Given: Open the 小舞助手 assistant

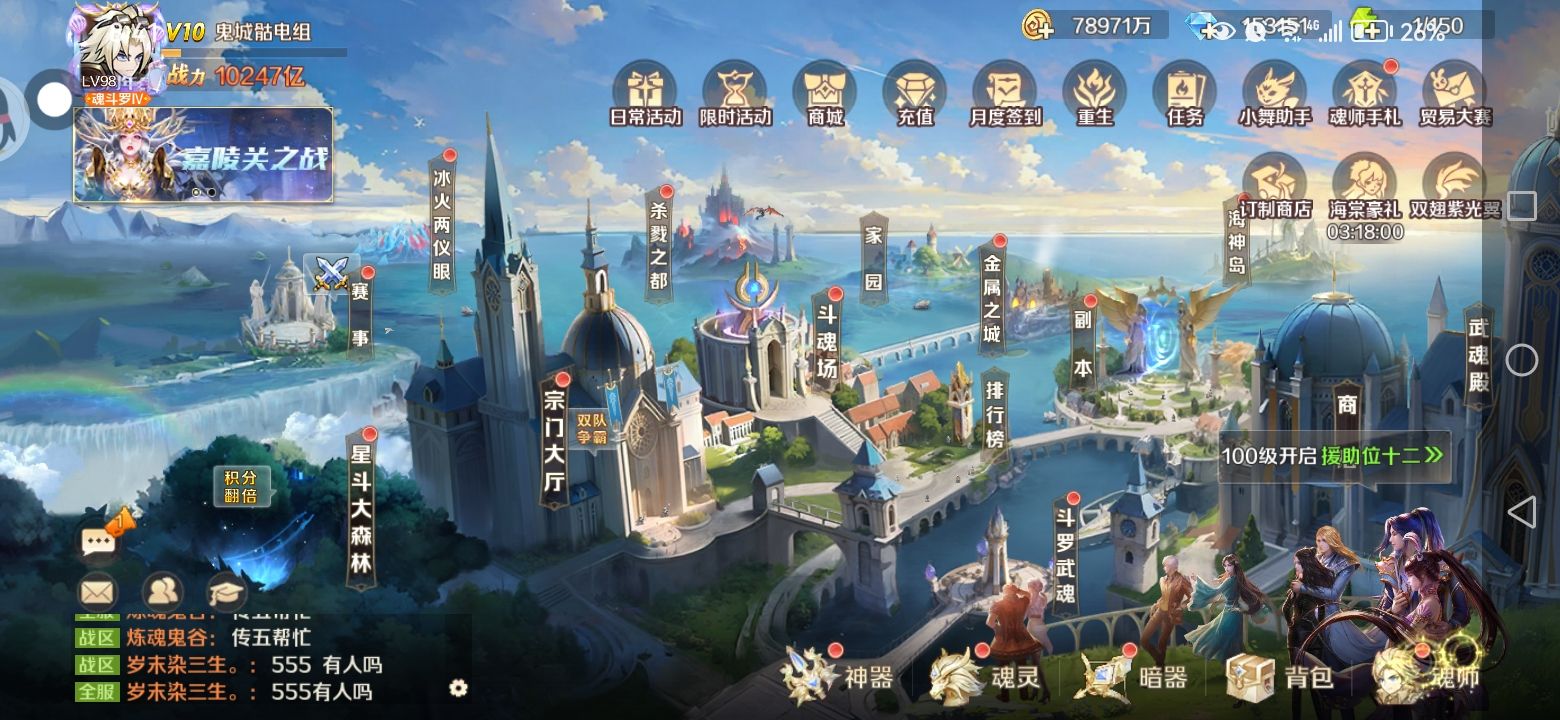Looking at the screenshot, I should pos(1275,92).
